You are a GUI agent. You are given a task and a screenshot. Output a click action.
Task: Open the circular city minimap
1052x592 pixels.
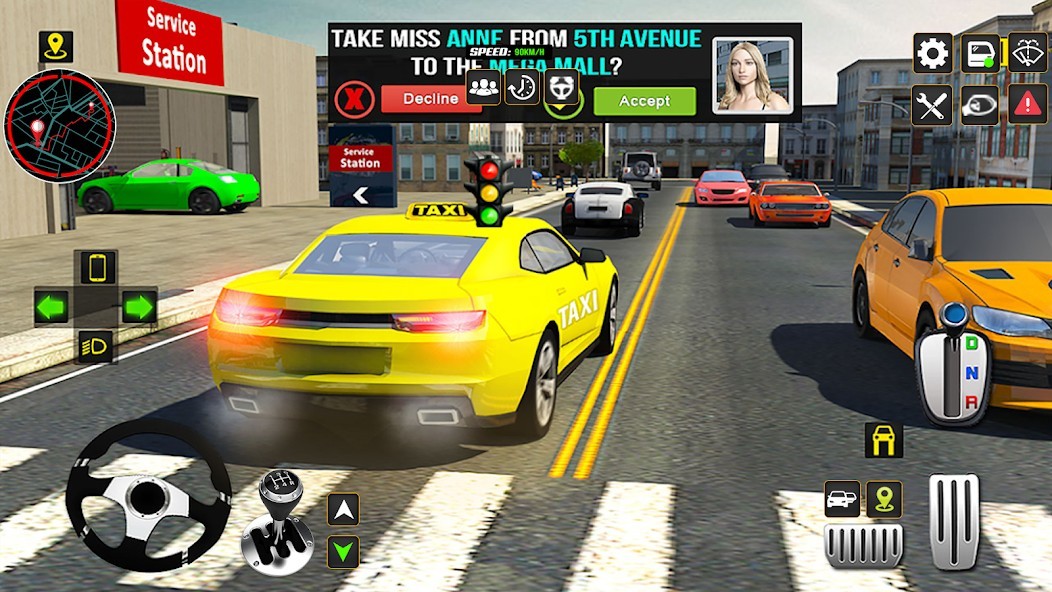60,126
